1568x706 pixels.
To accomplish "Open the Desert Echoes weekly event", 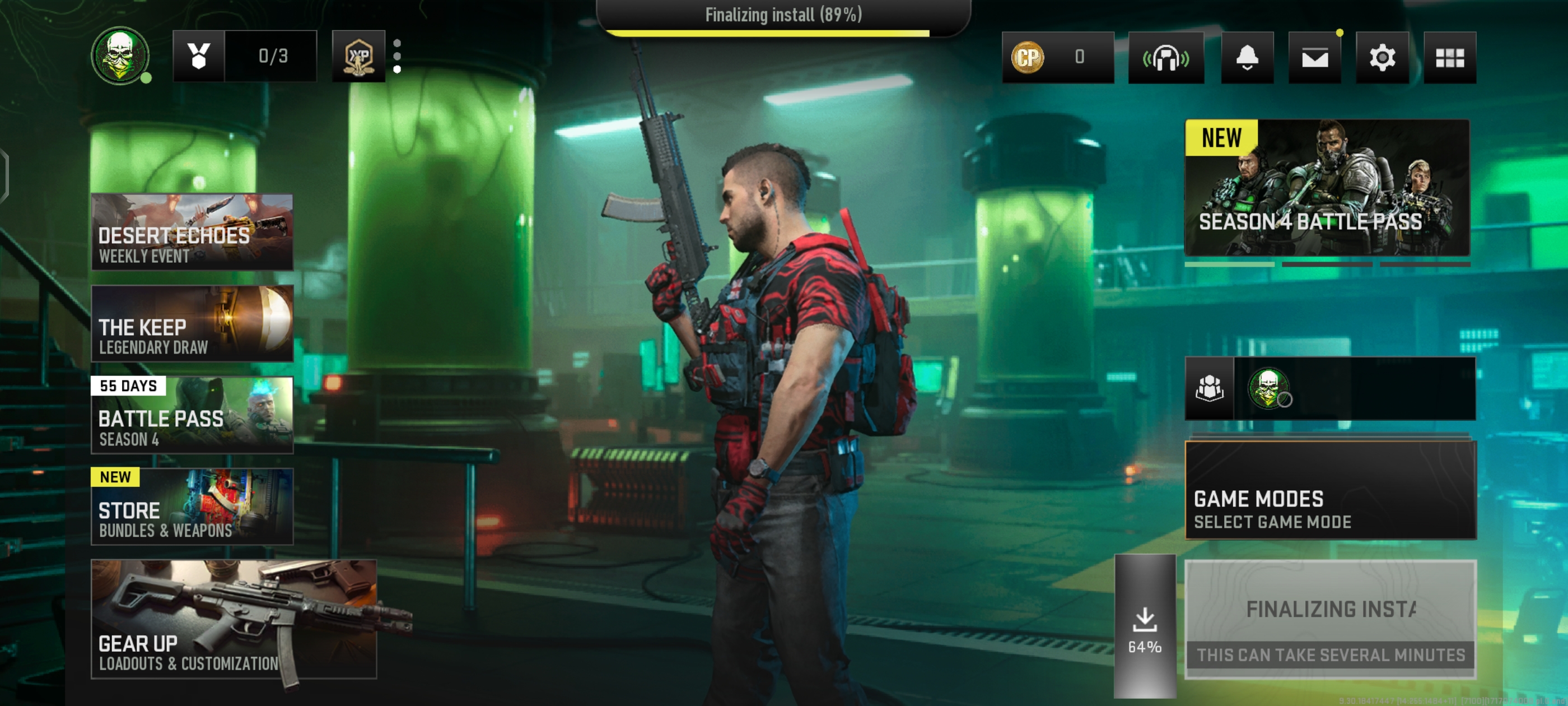I will click(192, 232).
